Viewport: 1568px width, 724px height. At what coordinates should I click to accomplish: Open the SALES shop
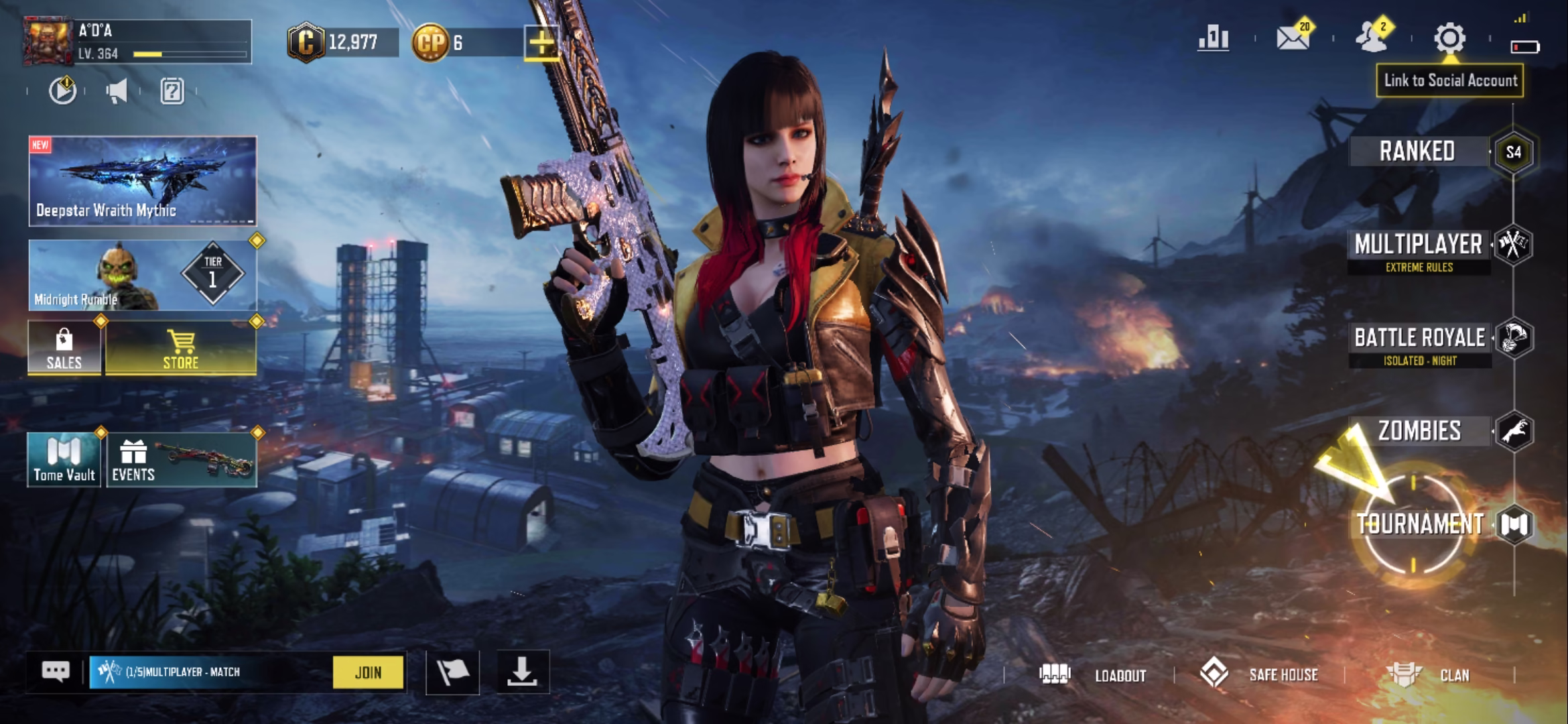[64, 348]
